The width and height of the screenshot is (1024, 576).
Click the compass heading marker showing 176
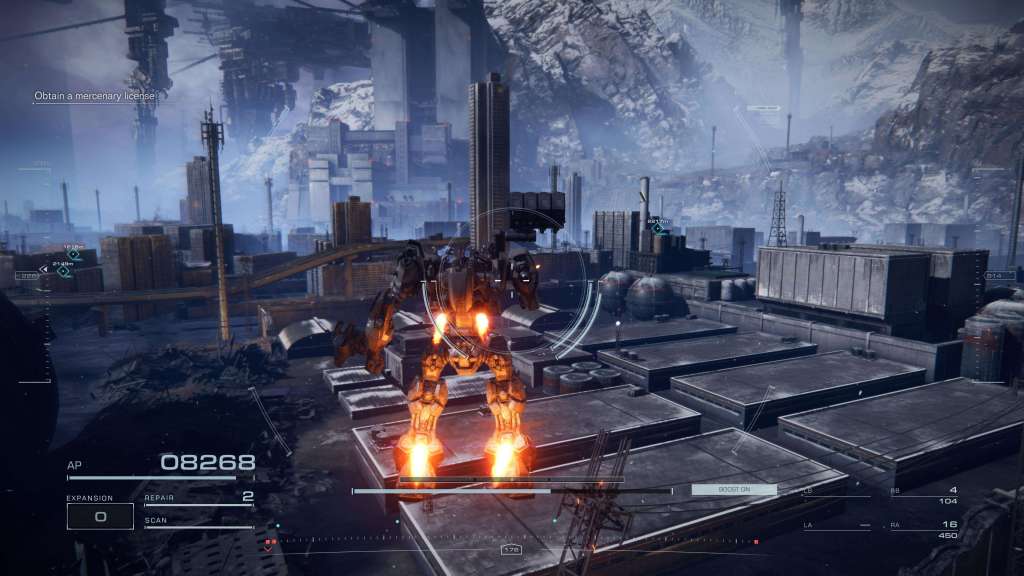tap(512, 549)
